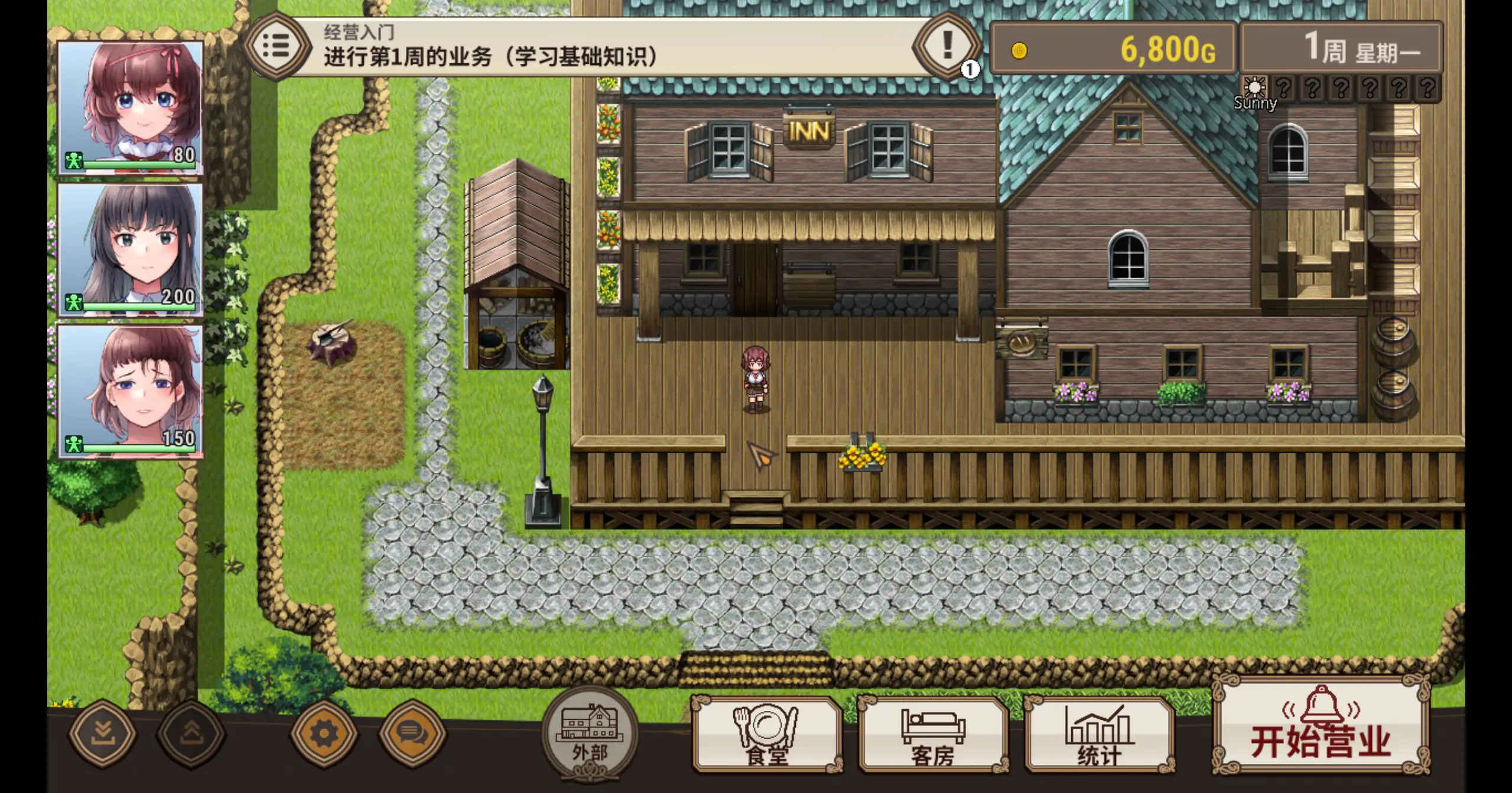Open the chat bubble dialogue icon
This screenshot has height=793, width=1512.
tap(415, 734)
